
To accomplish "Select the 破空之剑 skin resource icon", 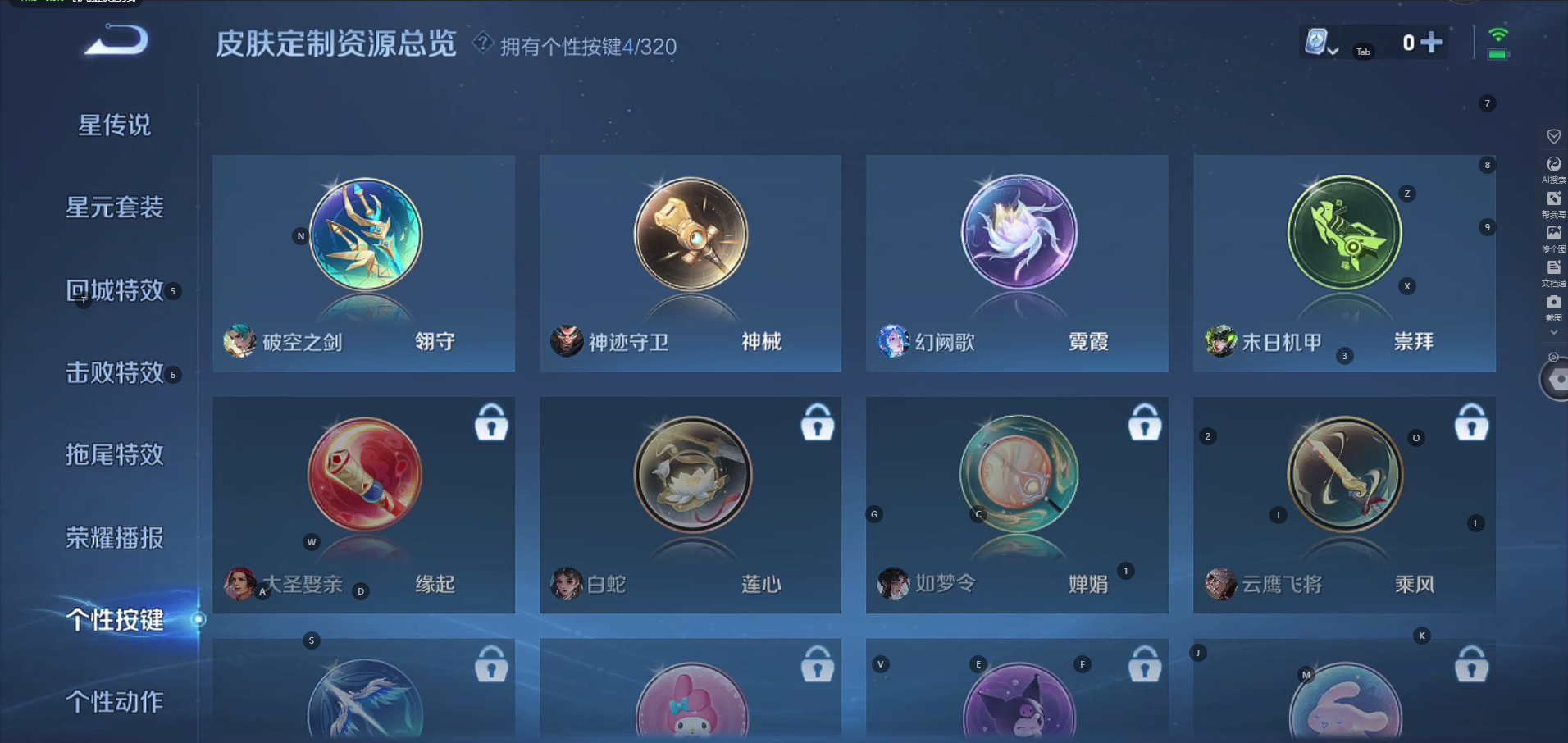I will [x=363, y=235].
